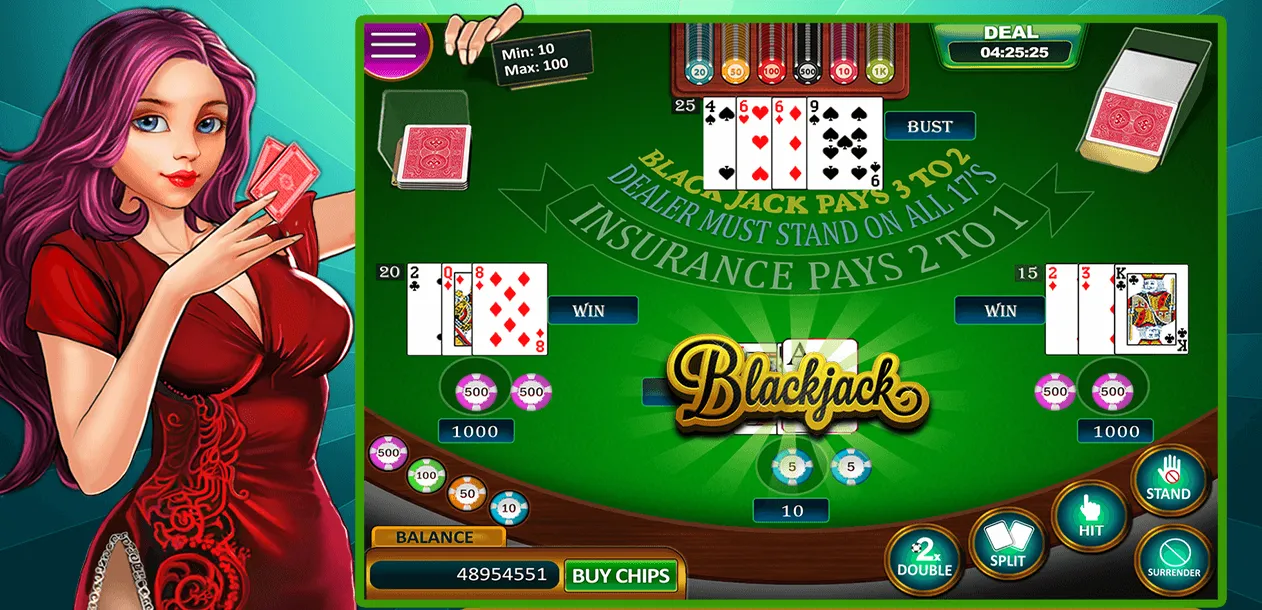Select the orange 50 chip beside the balance
The height and width of the screenshot is (610, 1262).
click(466, 492)
